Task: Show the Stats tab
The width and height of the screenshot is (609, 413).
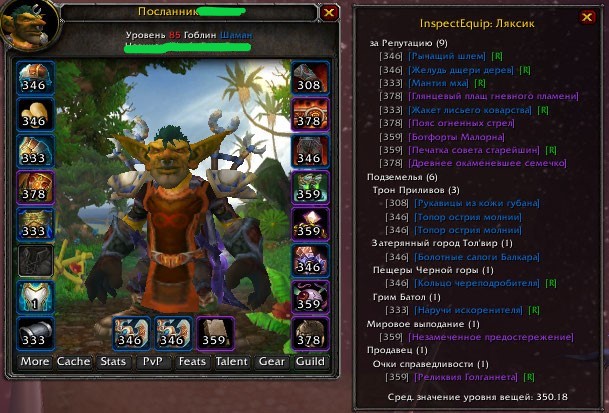Action: pyautogui.click(x=112, y=361)
